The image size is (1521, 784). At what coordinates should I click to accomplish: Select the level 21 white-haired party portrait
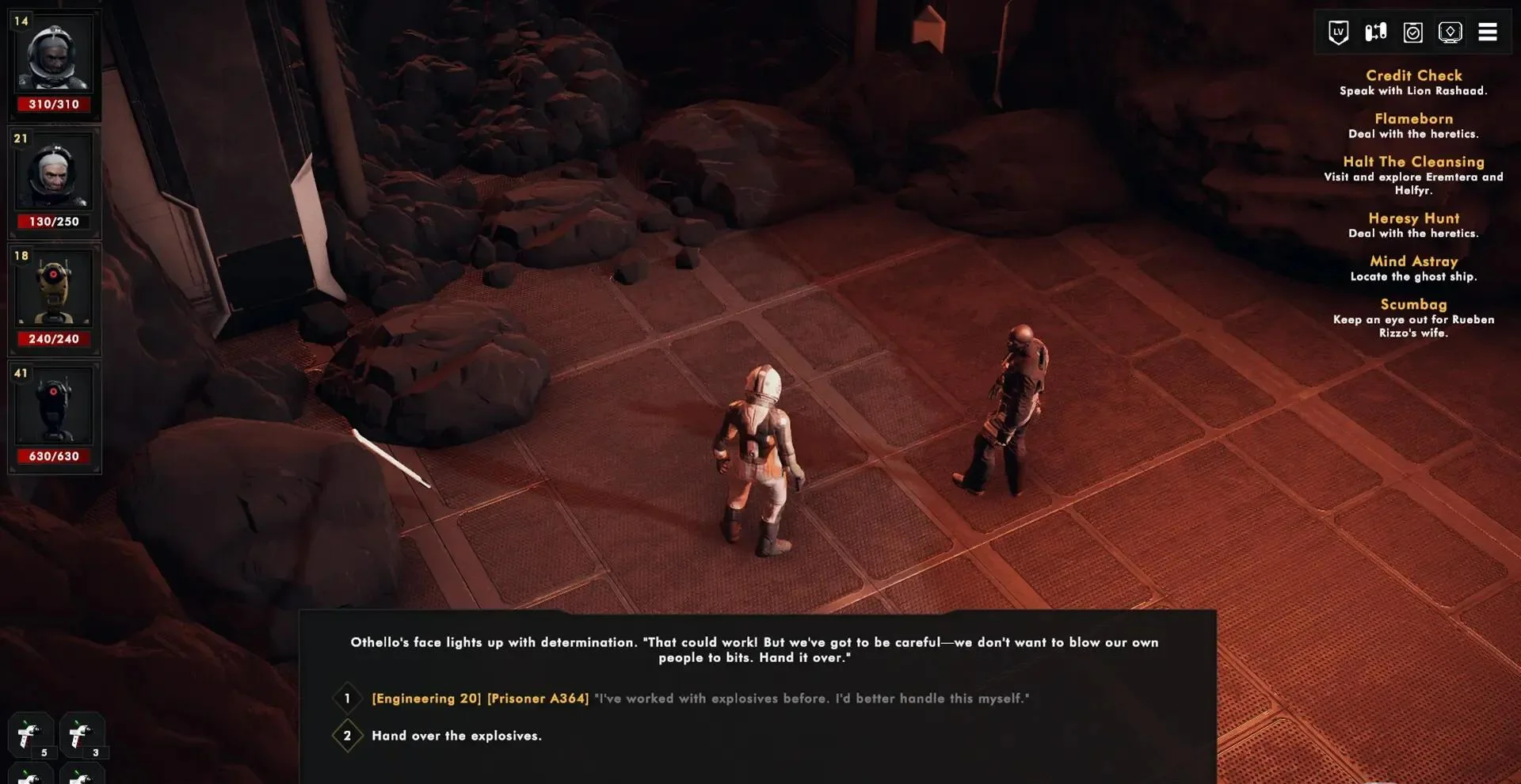pyautogui.click(x=54, y=173)
